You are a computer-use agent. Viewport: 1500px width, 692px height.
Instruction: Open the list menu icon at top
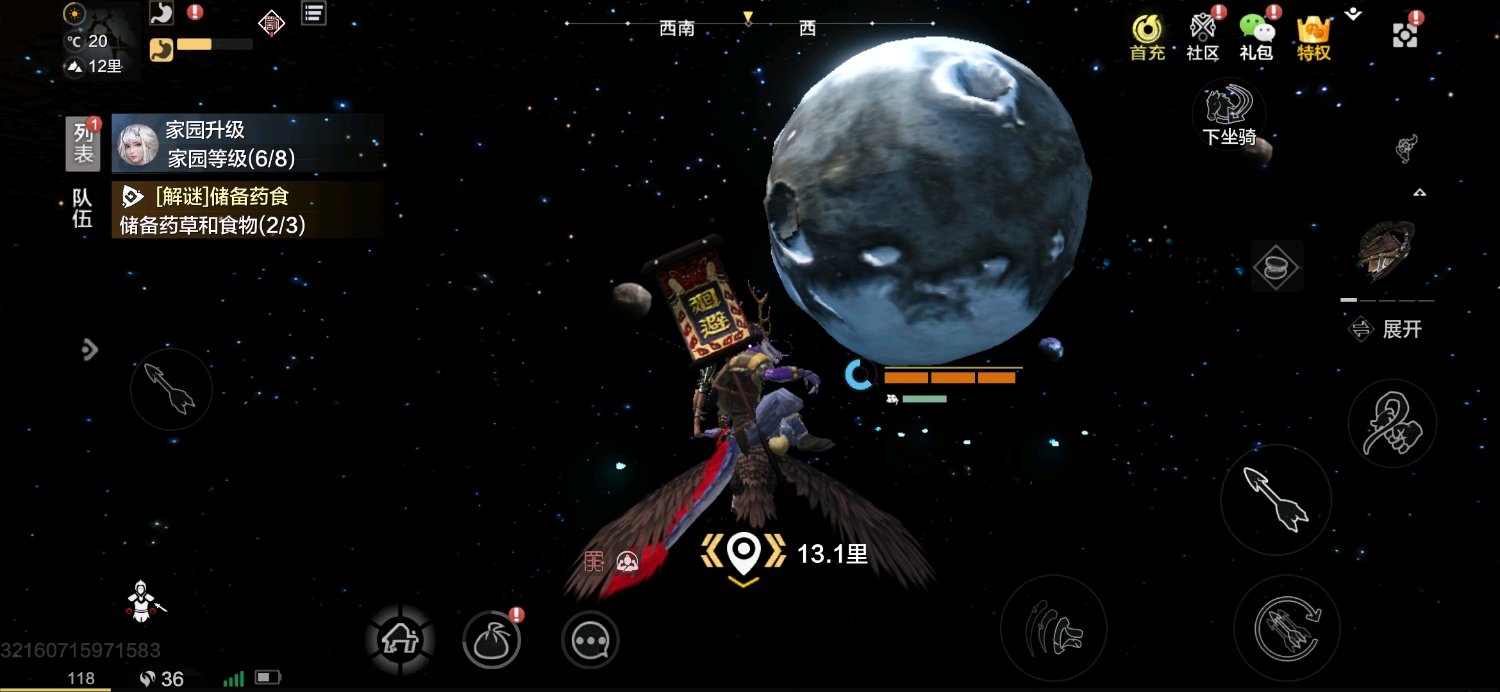(314, 13)
